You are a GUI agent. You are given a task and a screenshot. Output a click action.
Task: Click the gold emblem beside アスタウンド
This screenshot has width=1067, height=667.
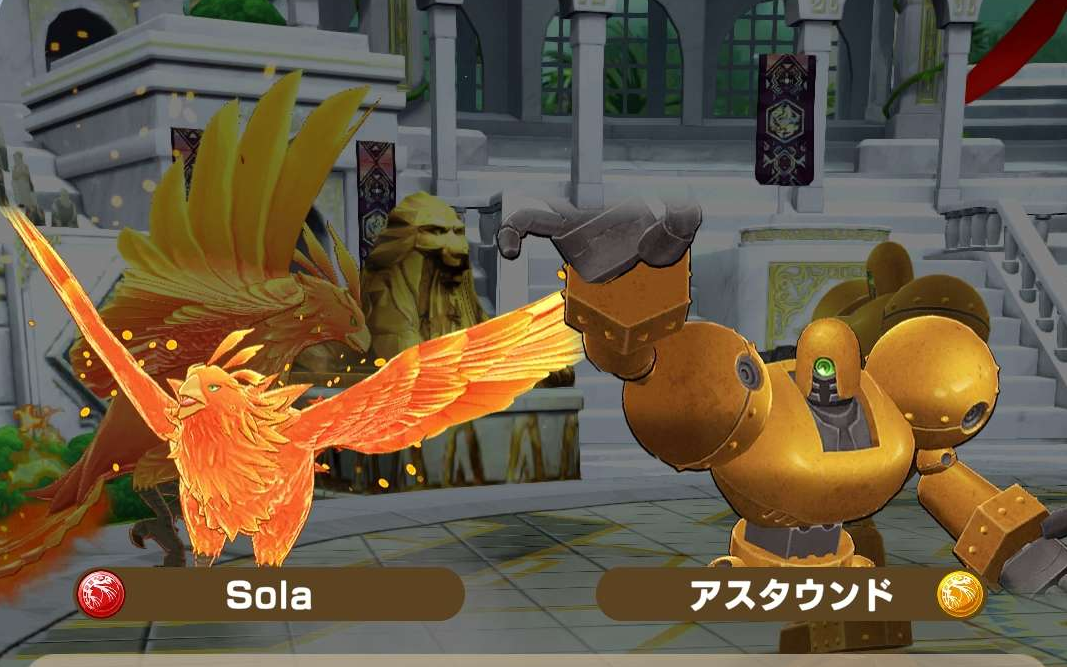[x=960, y=595]
